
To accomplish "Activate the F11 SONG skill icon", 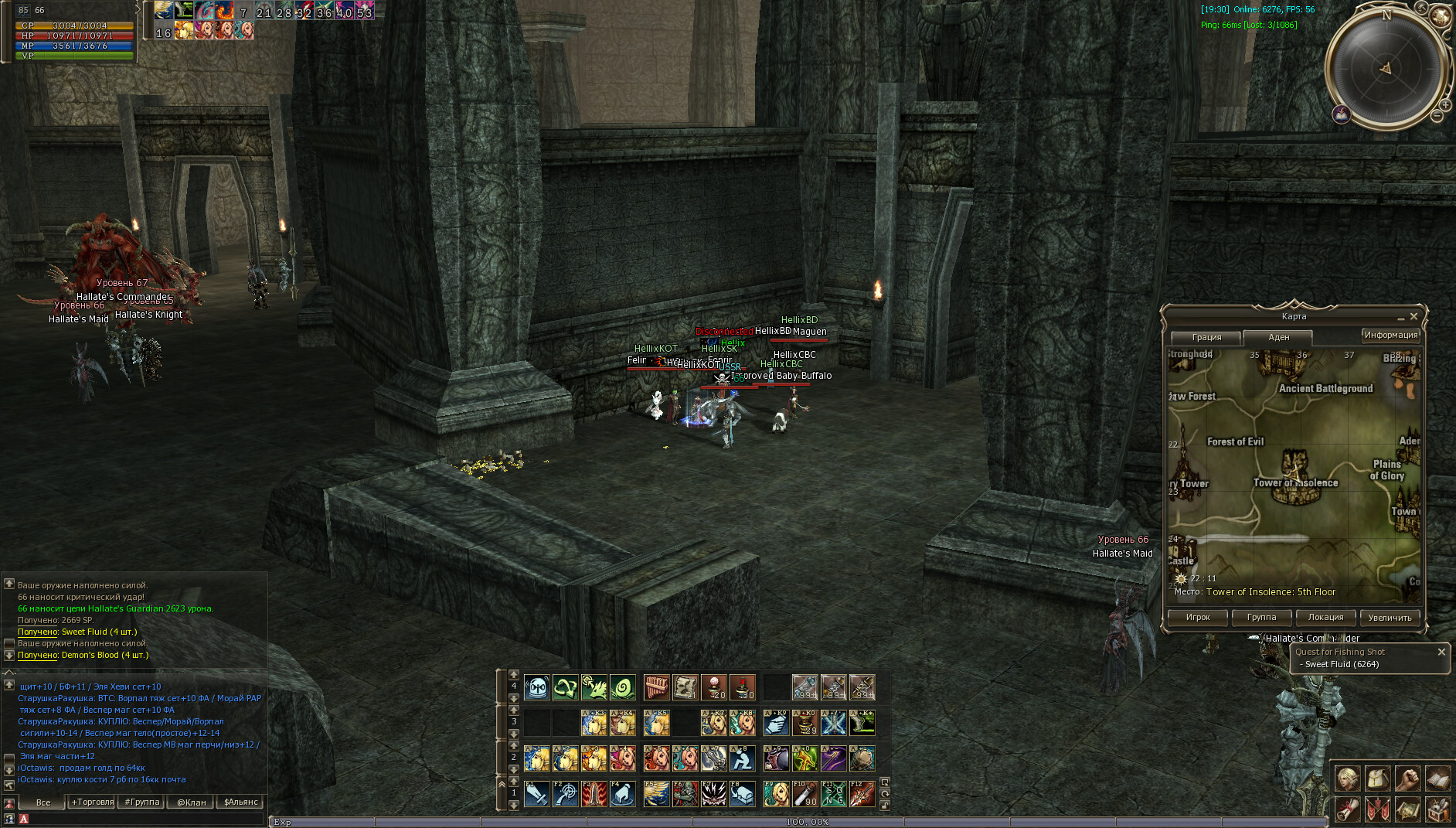I will coord(834,794).
